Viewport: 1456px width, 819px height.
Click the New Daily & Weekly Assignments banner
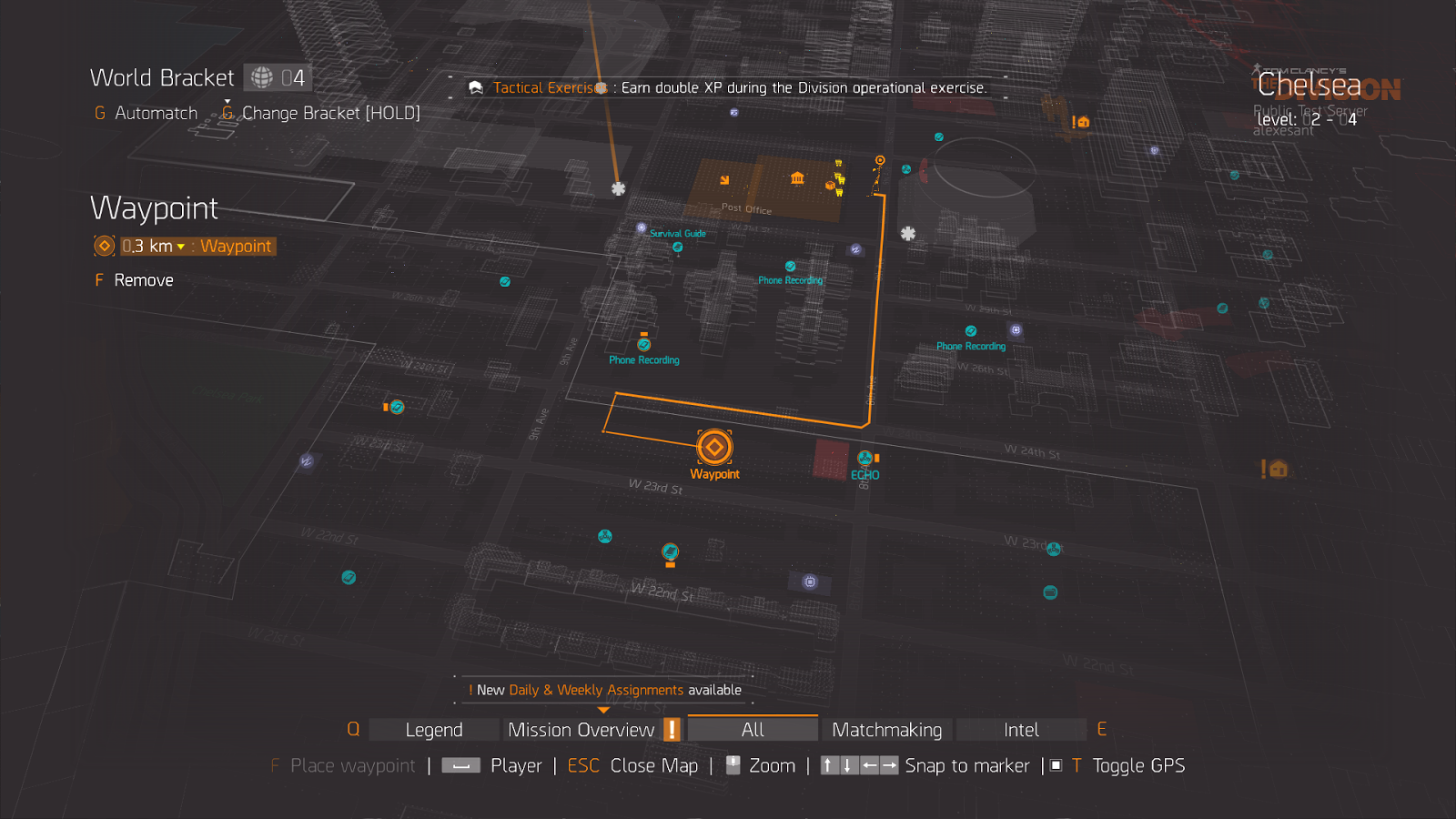(604, 690)
